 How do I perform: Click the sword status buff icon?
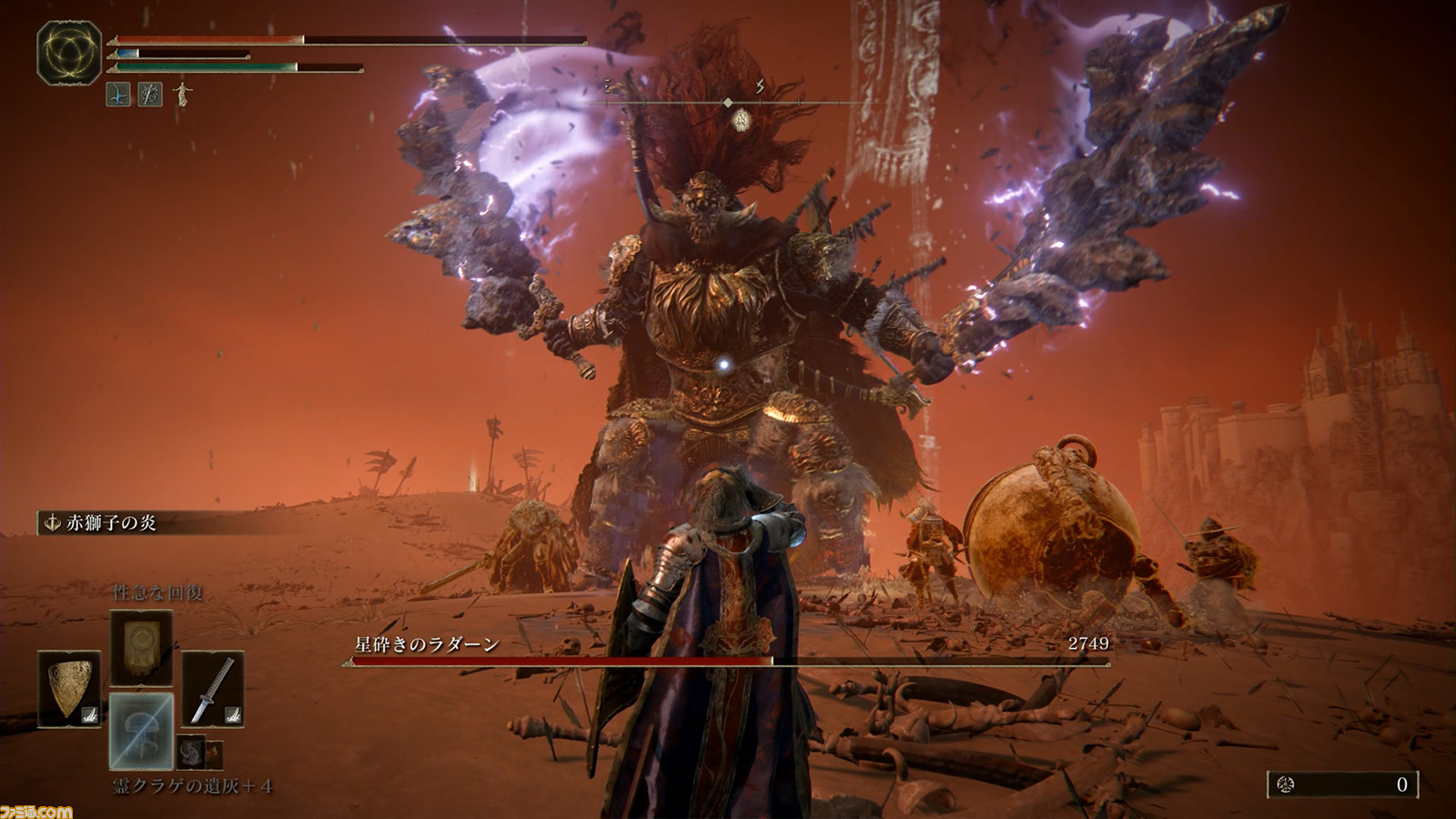150,93
